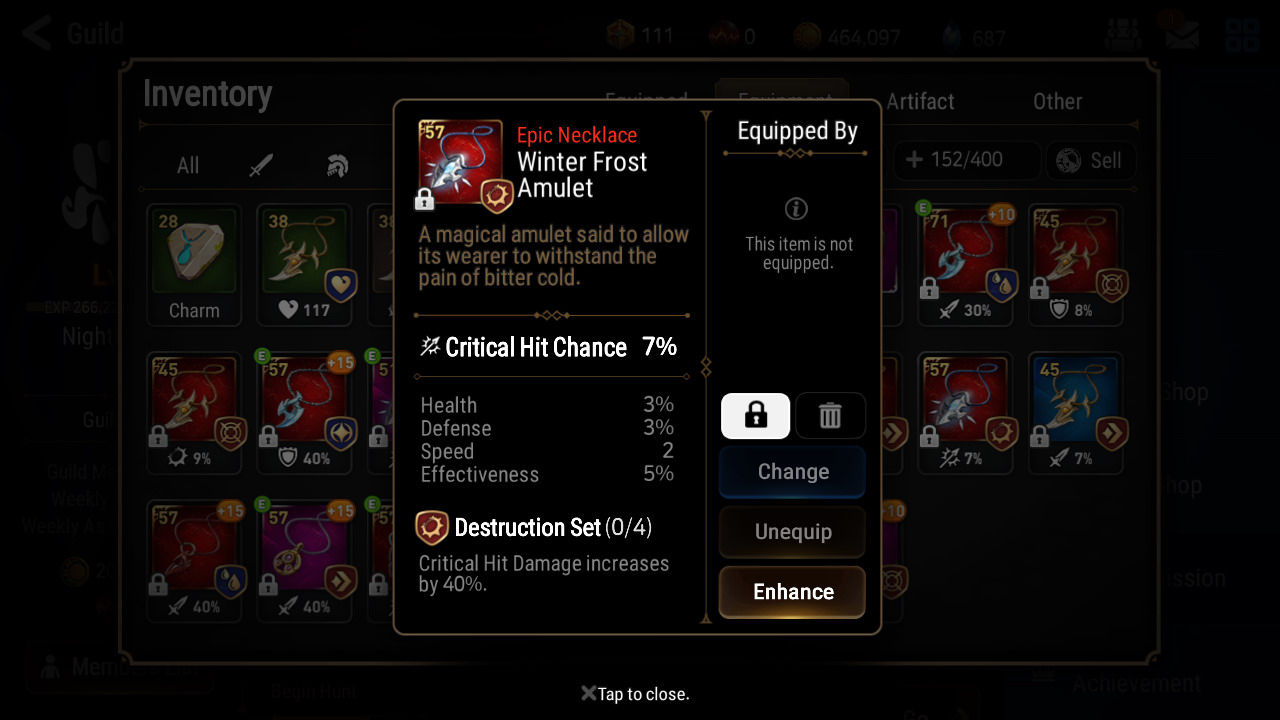Filter inventory by sword weapon icon
This screenshot has width=1280, height=720.
coord(262,166)
